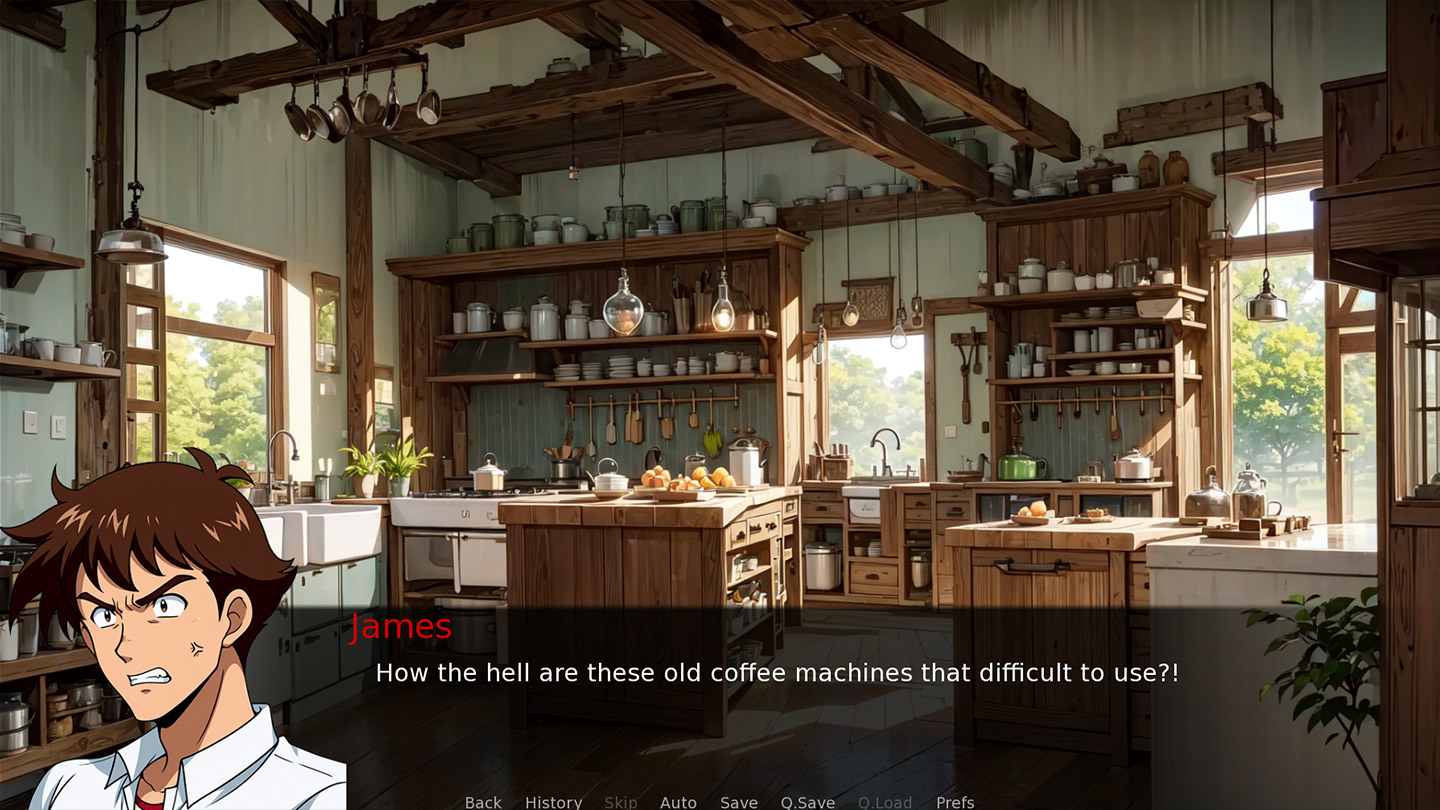This screenshot has width=1440, height=810.
Task: Advance James's dialogue text
Action: (776, 673)
